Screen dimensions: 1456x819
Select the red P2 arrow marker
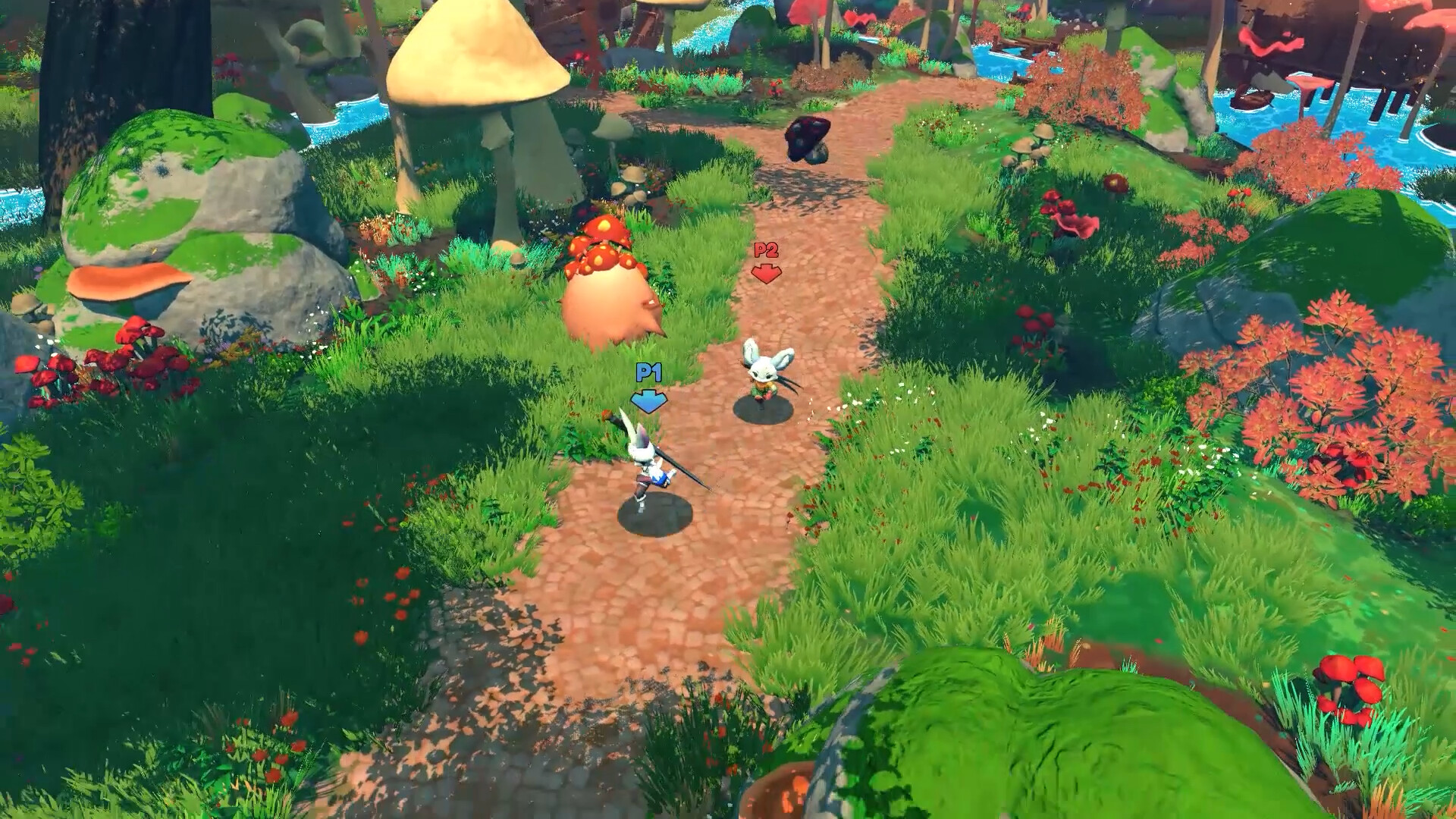click(x=766, y=275)
